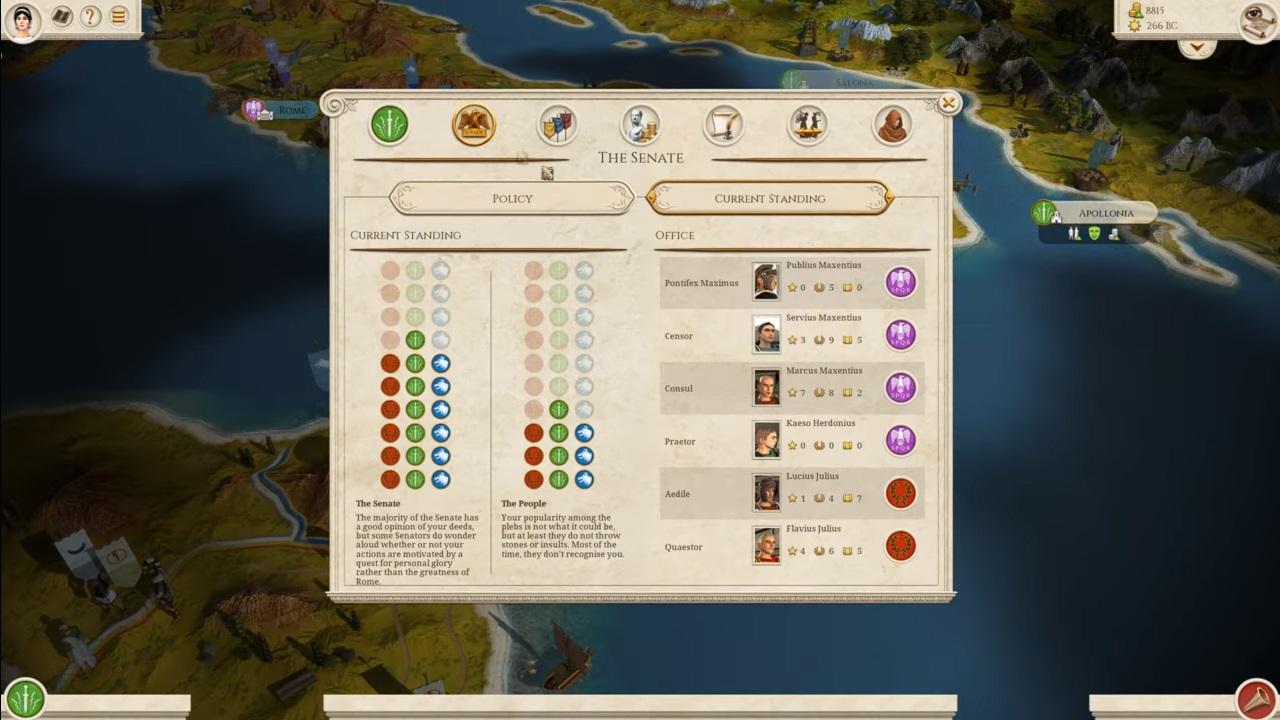This screenshot has width=1280, height=720.
Task: Switch to the Senate eagle SPQR icon
Action: (473, 124)
